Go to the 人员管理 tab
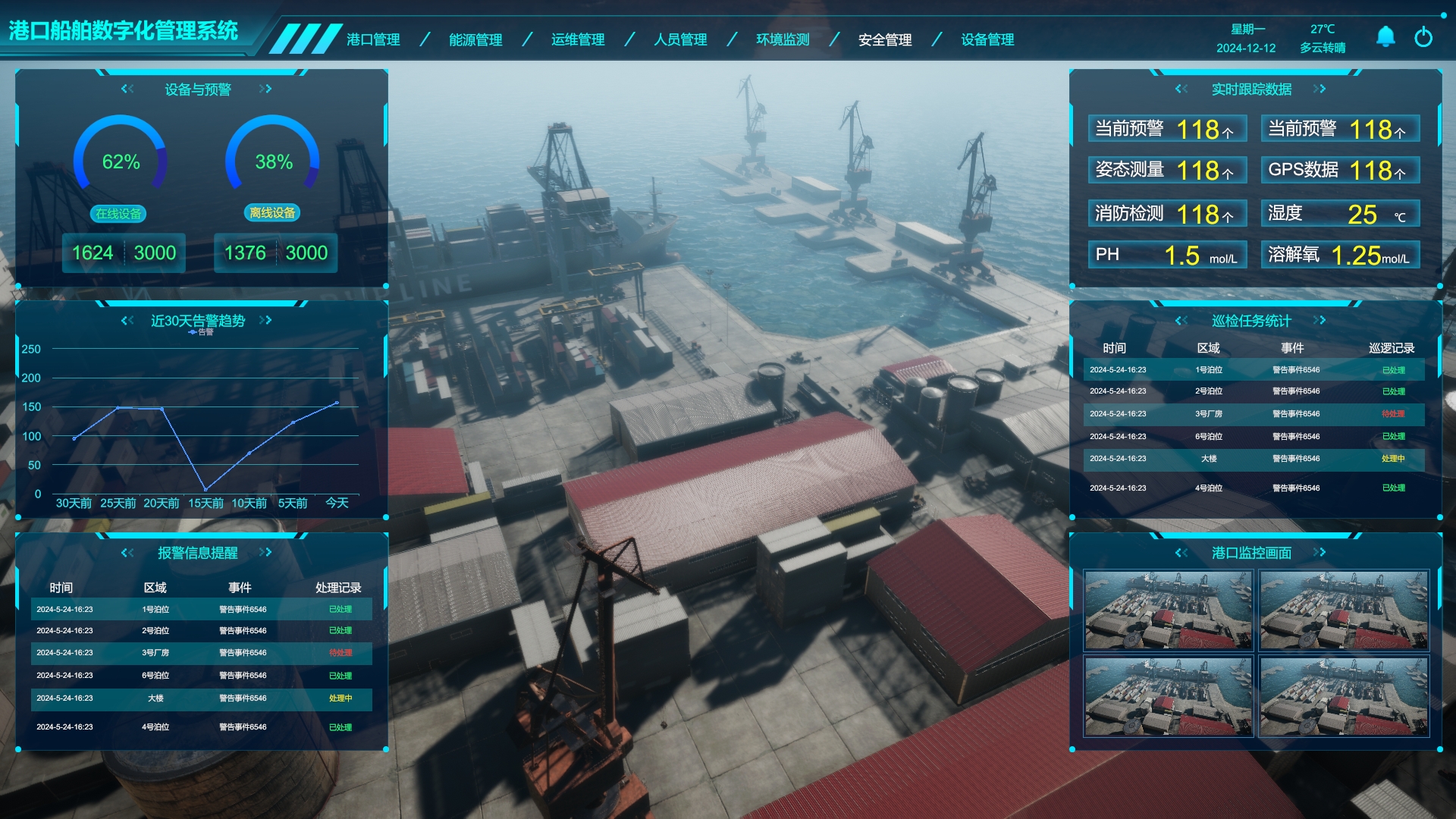 pyautogui.click(x=680, y=39)
